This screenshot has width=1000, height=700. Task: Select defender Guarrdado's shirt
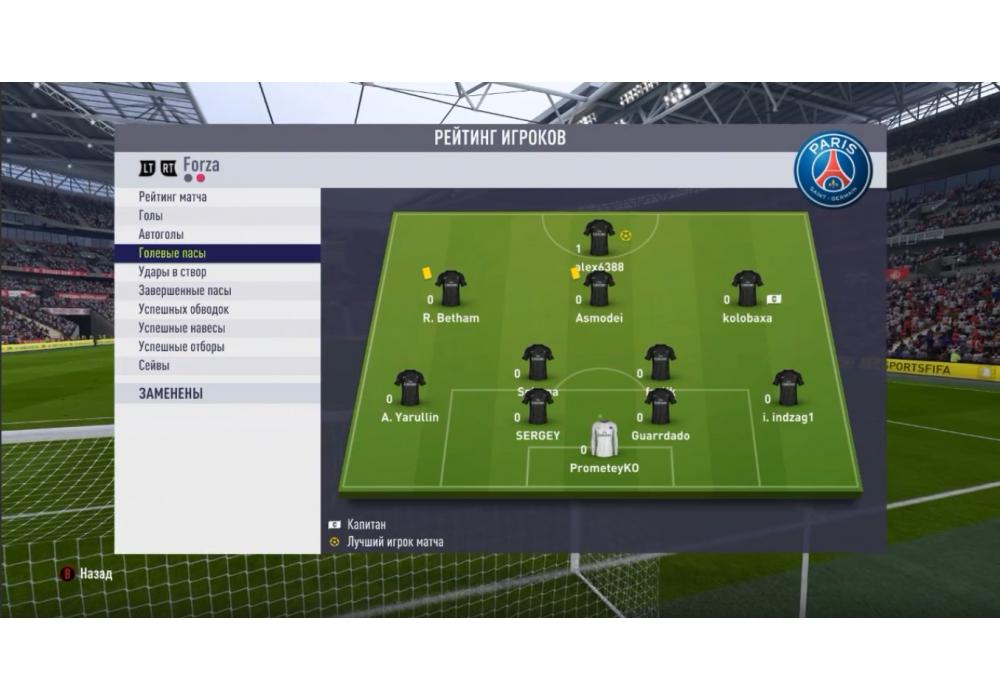[x=660, y=406]
